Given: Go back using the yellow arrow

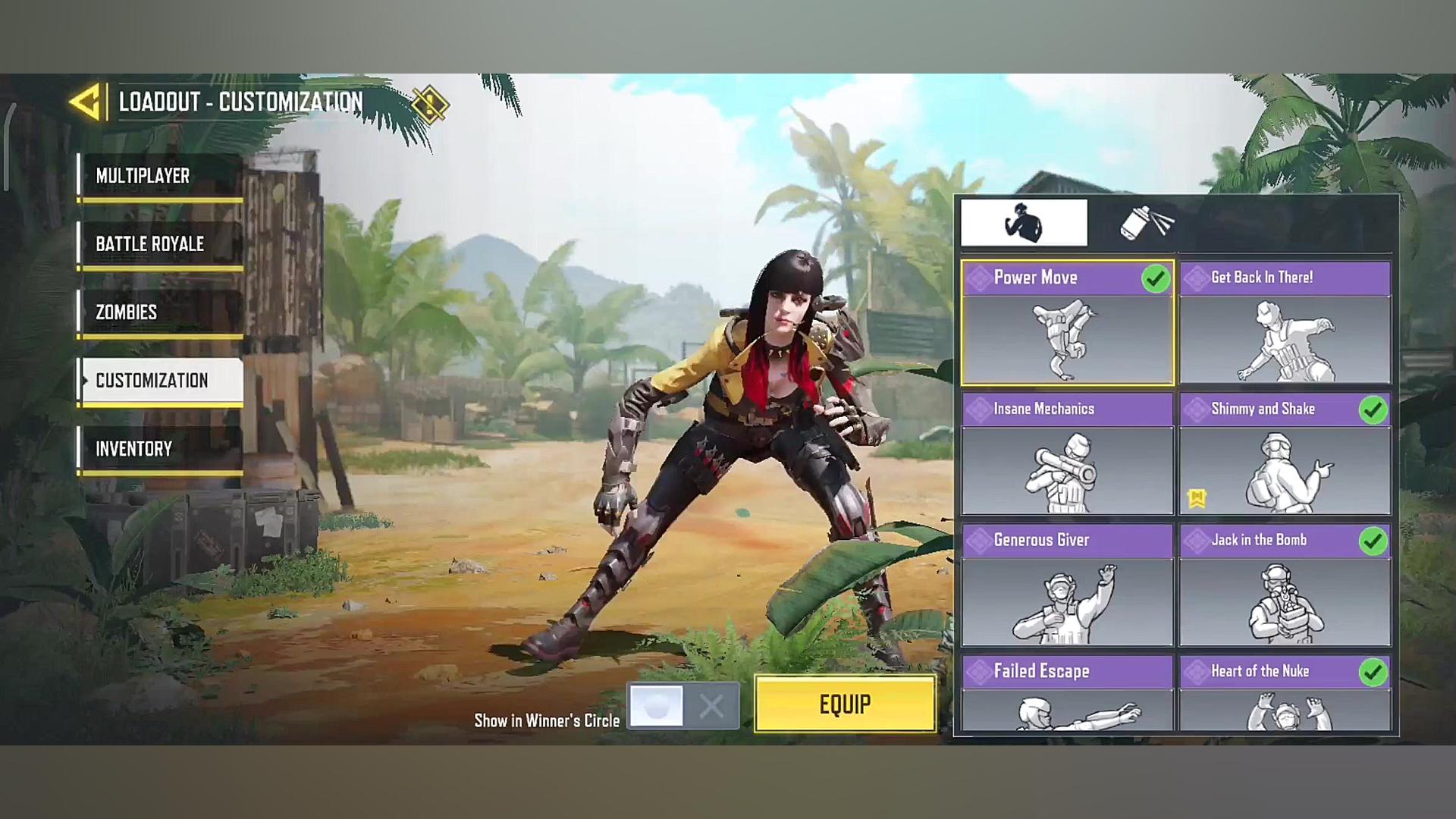Looking at the screenshot, I should click(86, 102).
